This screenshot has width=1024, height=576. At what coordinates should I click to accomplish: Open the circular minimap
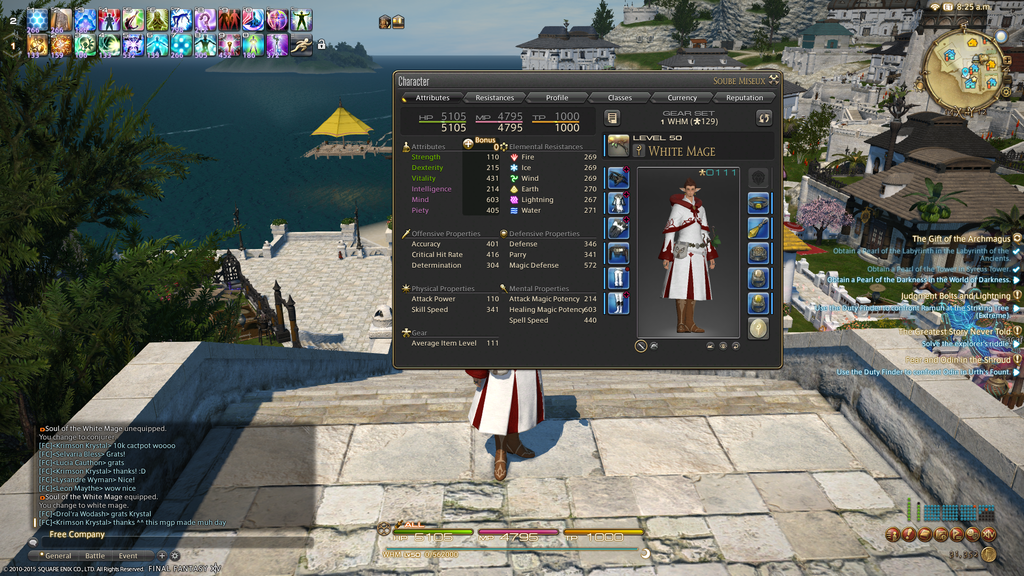coord(964,72)
